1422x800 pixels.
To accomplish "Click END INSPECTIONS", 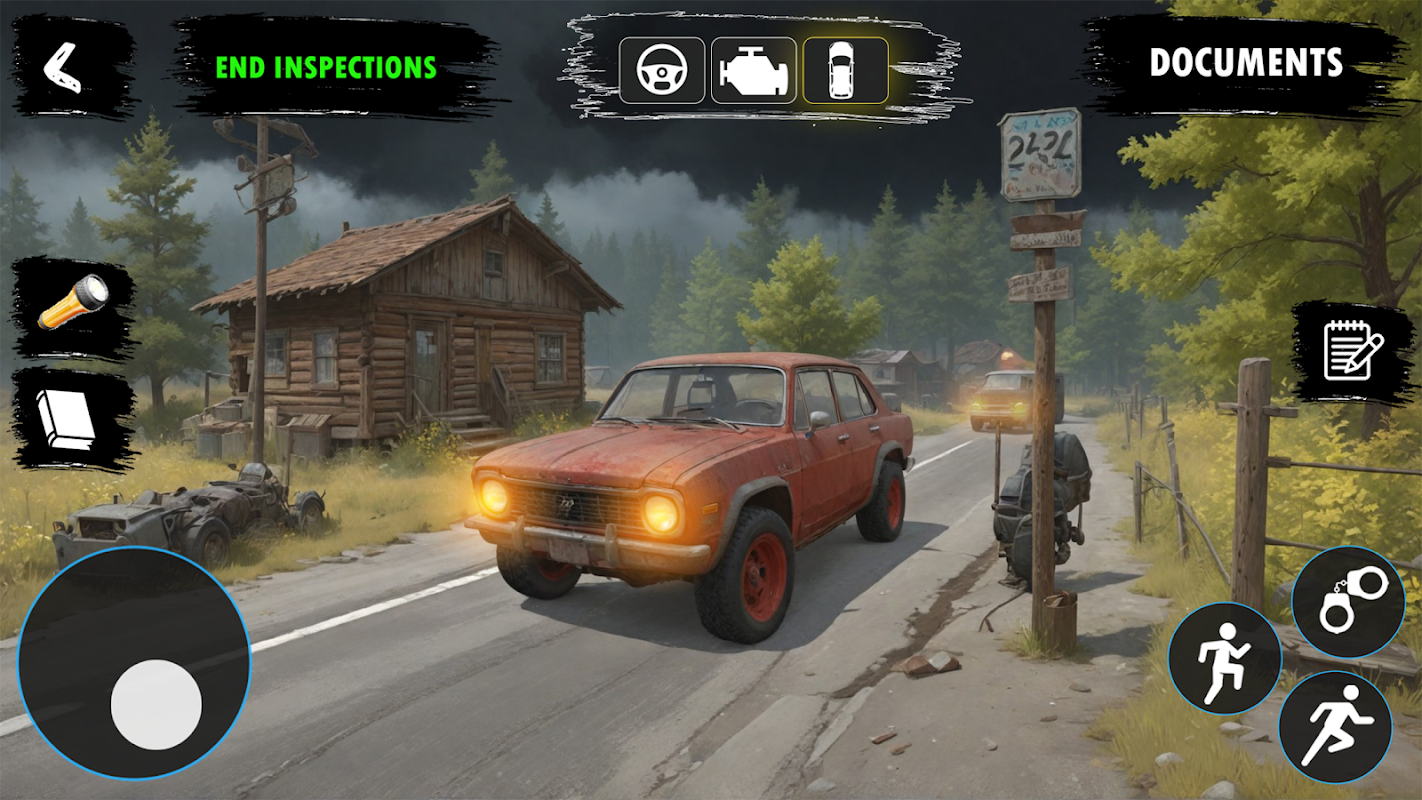I will pyautogui.click(x=326, y=67).
